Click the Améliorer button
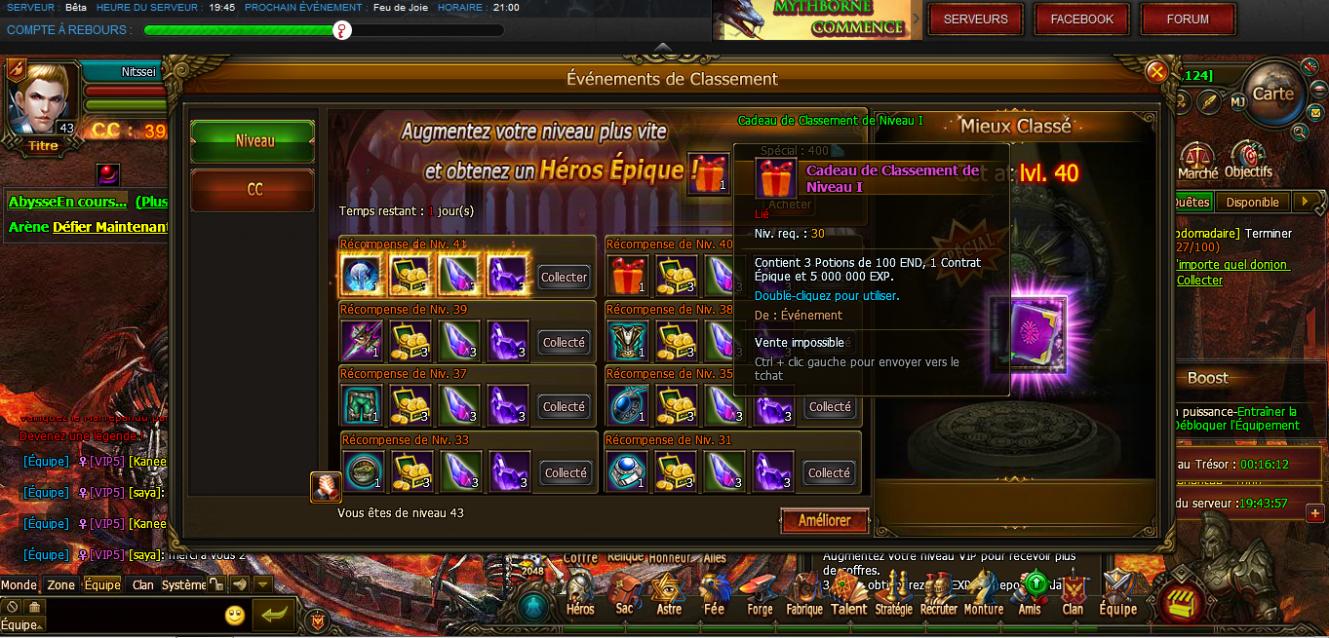This screenshot has height=638, width=1329. pos(824,520)
